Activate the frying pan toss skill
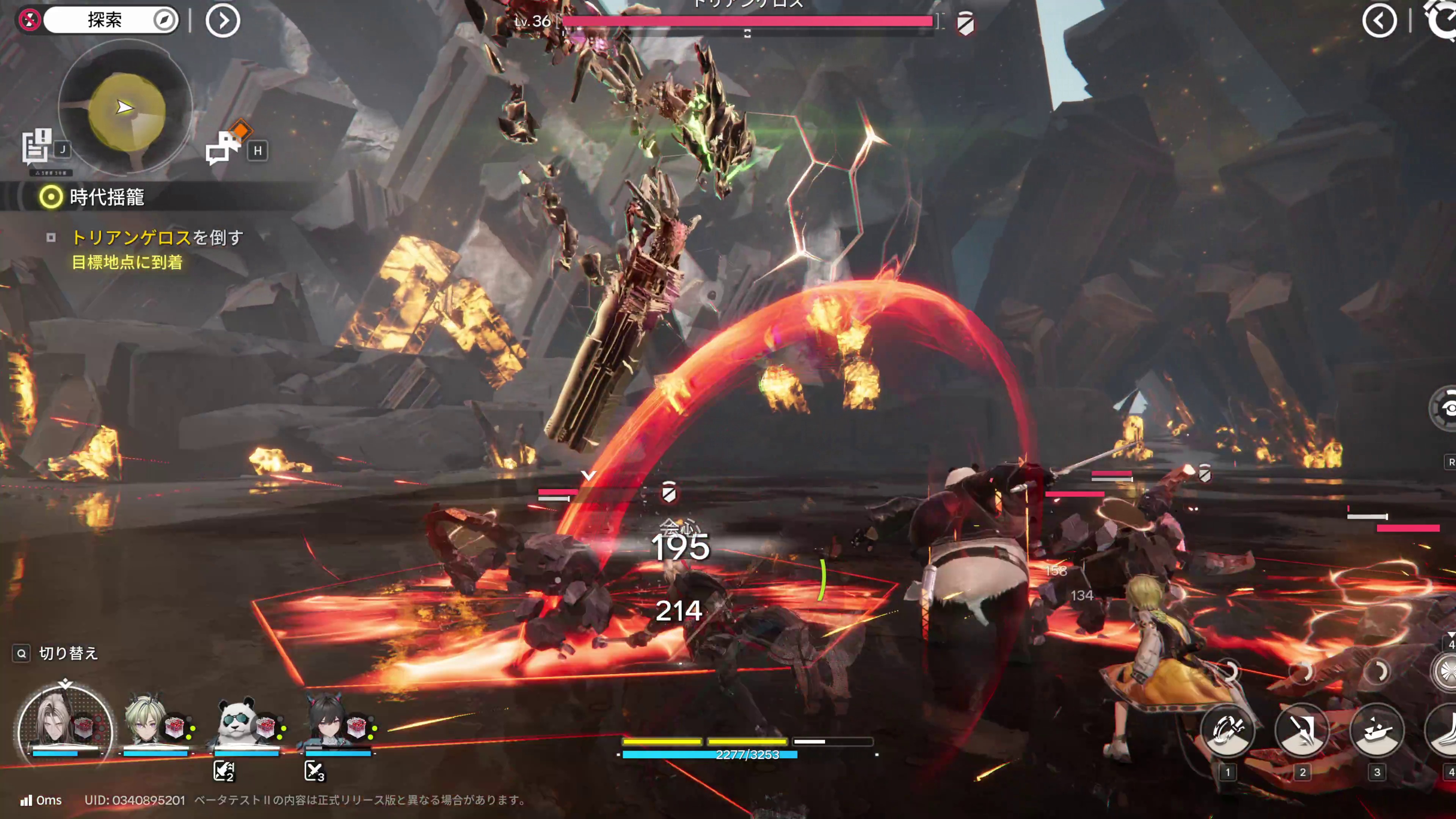The image size is (1456, 819). [1376, 731]
